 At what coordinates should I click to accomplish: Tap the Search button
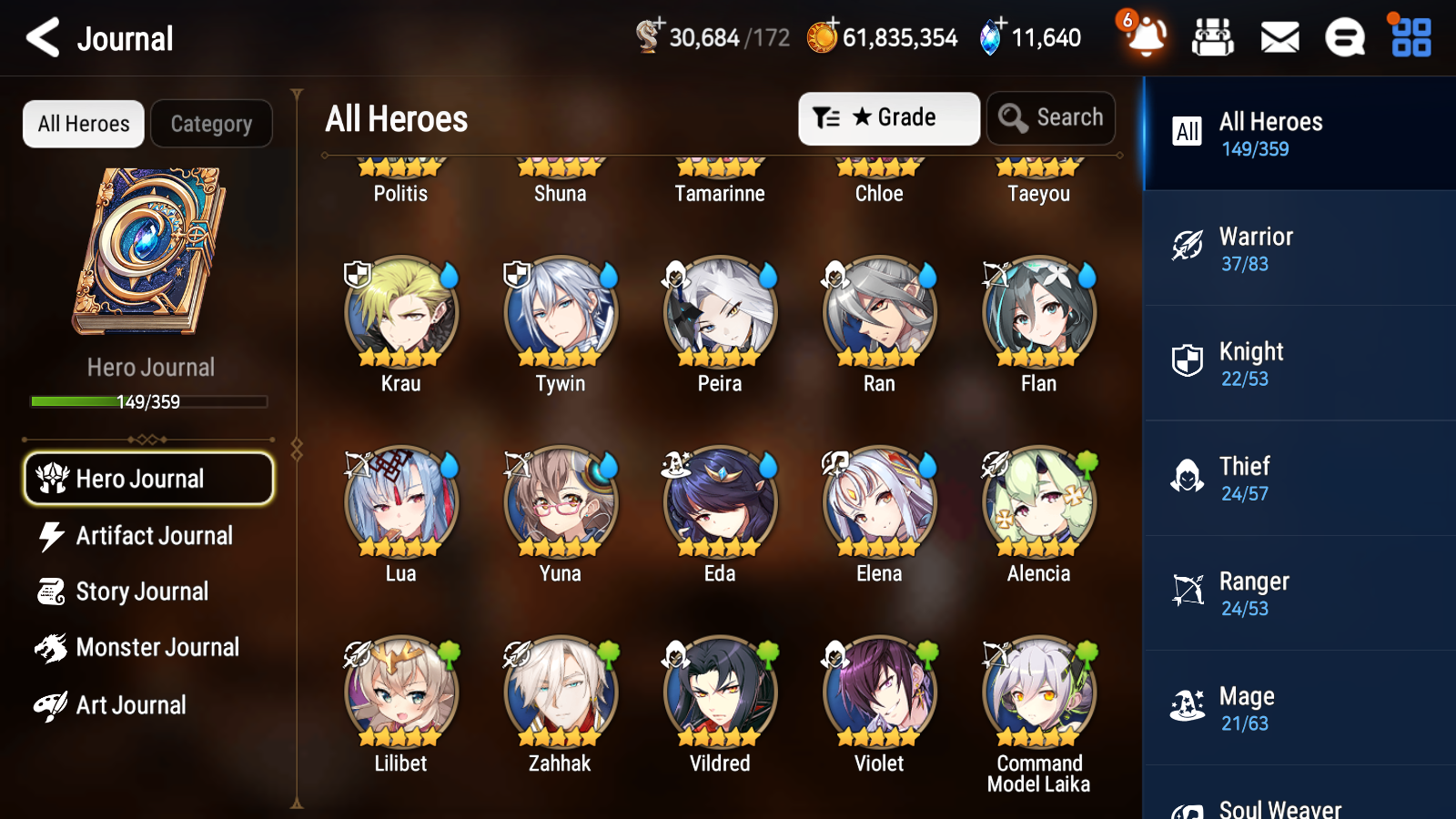[1050, 117]
